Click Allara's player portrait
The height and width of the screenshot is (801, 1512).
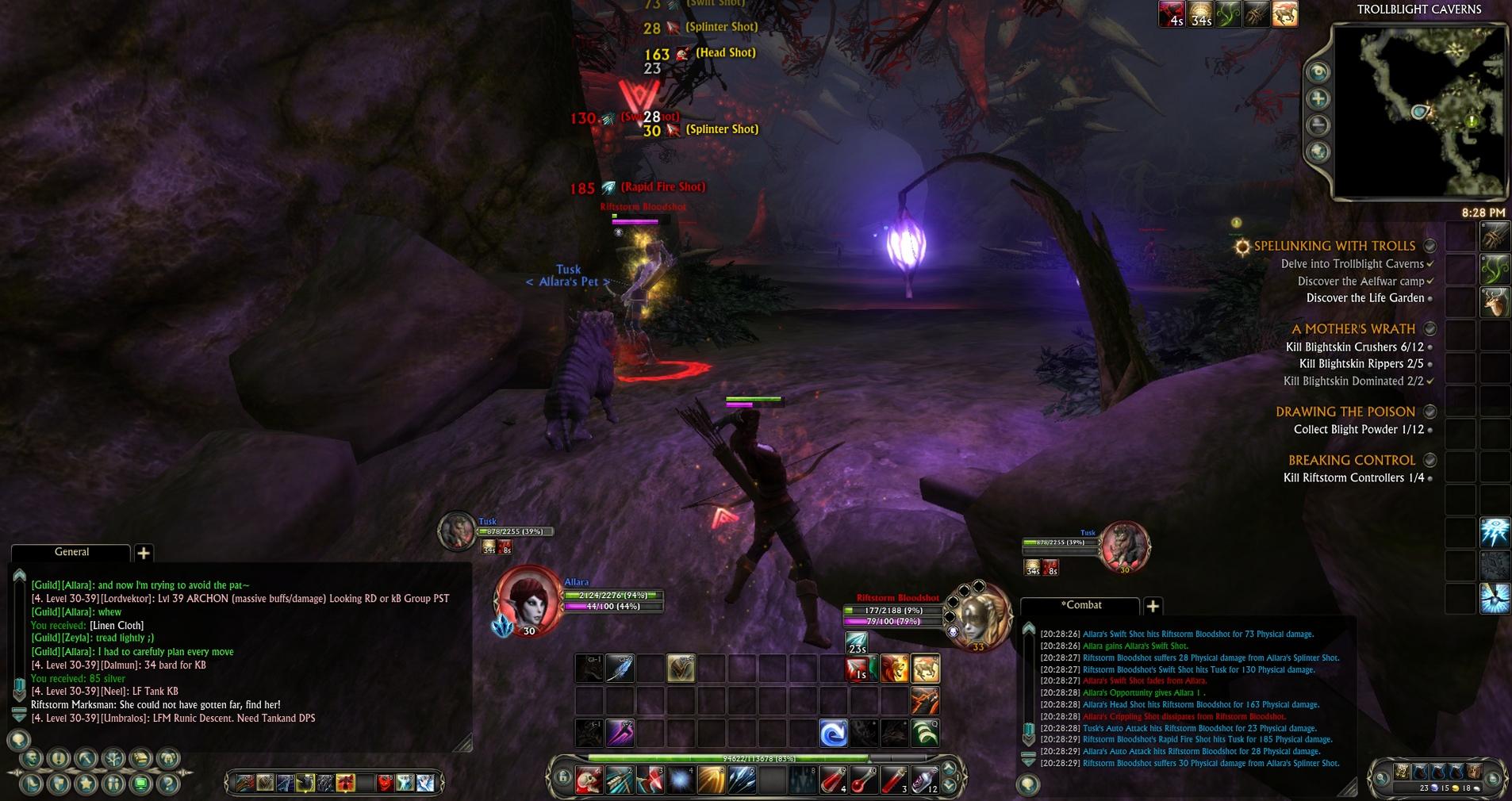click(x=528, y=599)
